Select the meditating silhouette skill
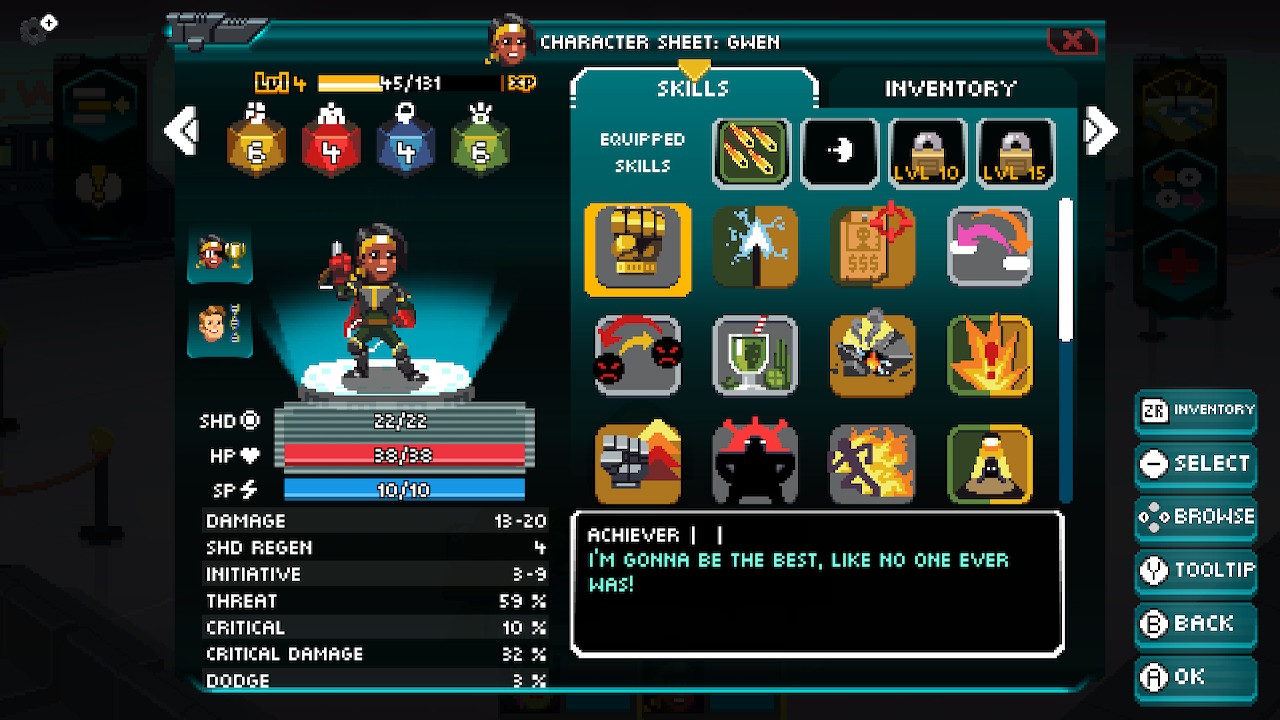The height and width of the screenshot is (720, 1280). click(990, 463)
